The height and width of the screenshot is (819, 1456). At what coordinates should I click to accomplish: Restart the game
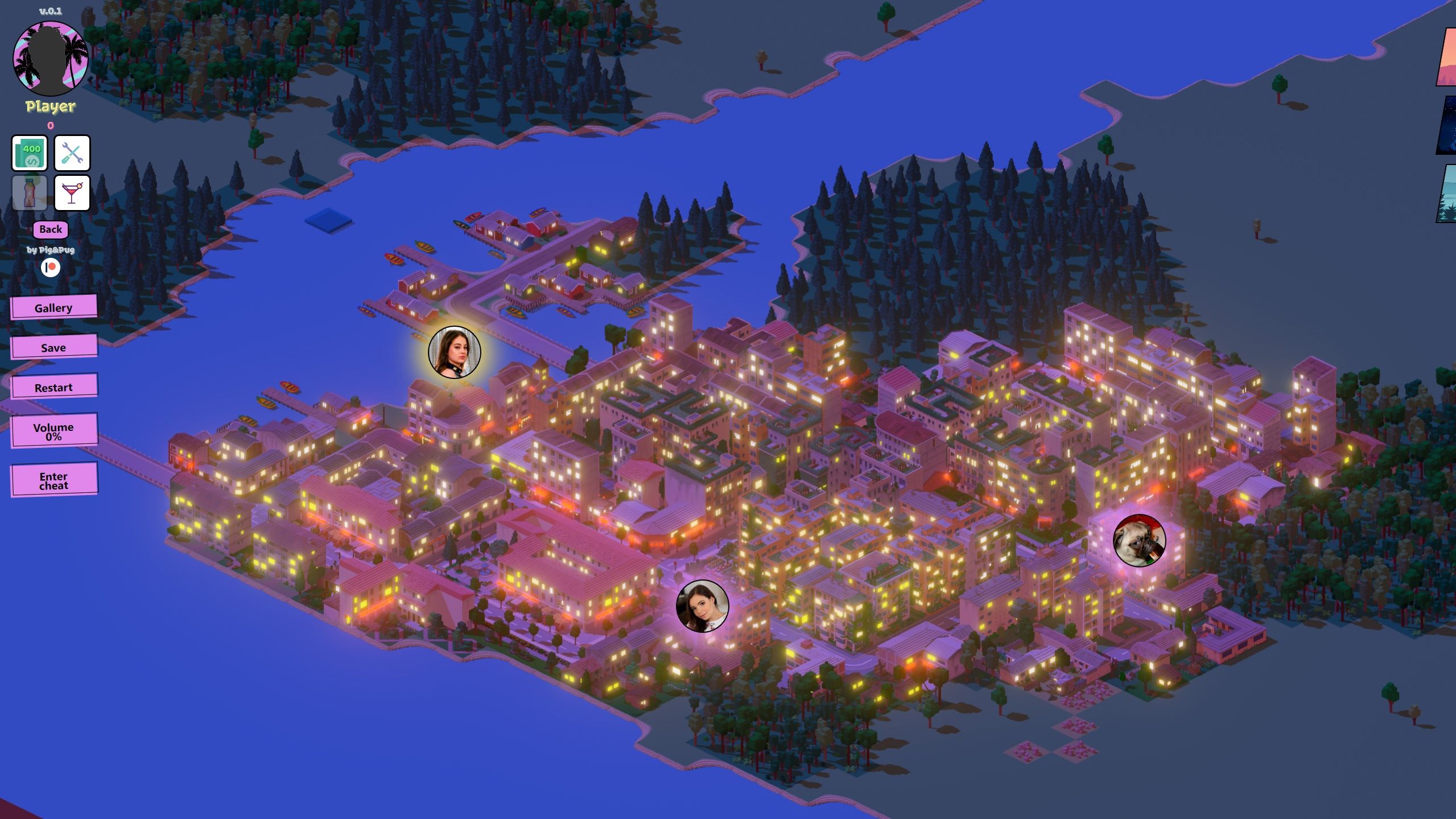click(x=53, y=387)
